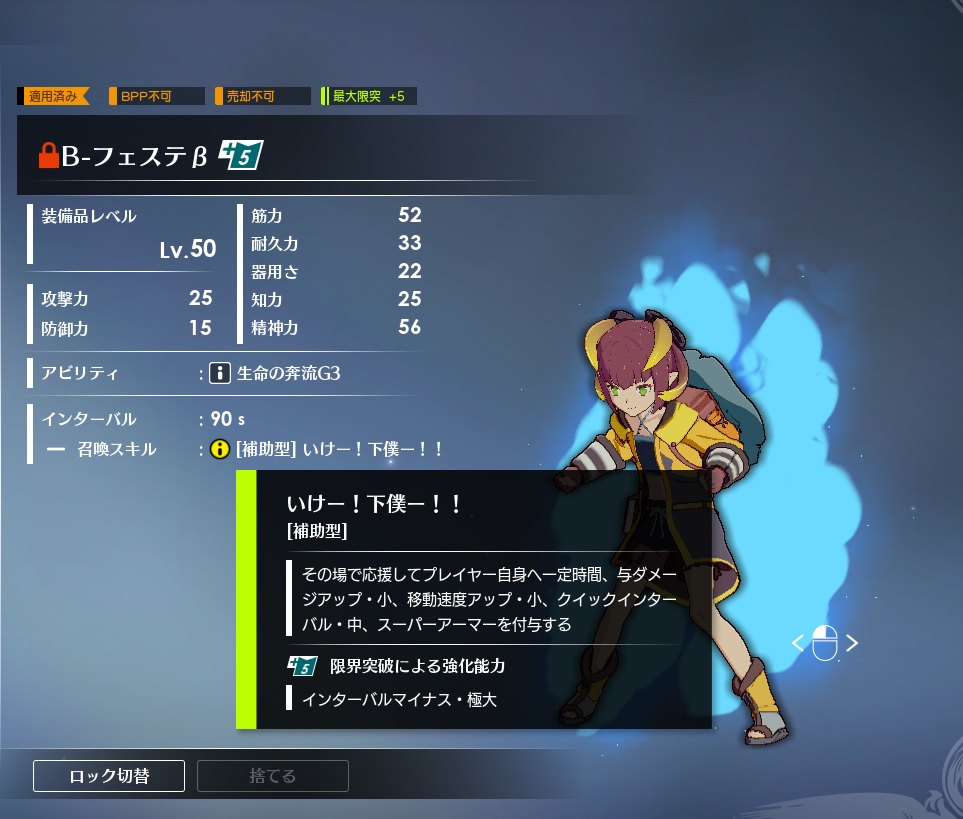Rotate the character preview with the right arrow

(x=852, y=643)
